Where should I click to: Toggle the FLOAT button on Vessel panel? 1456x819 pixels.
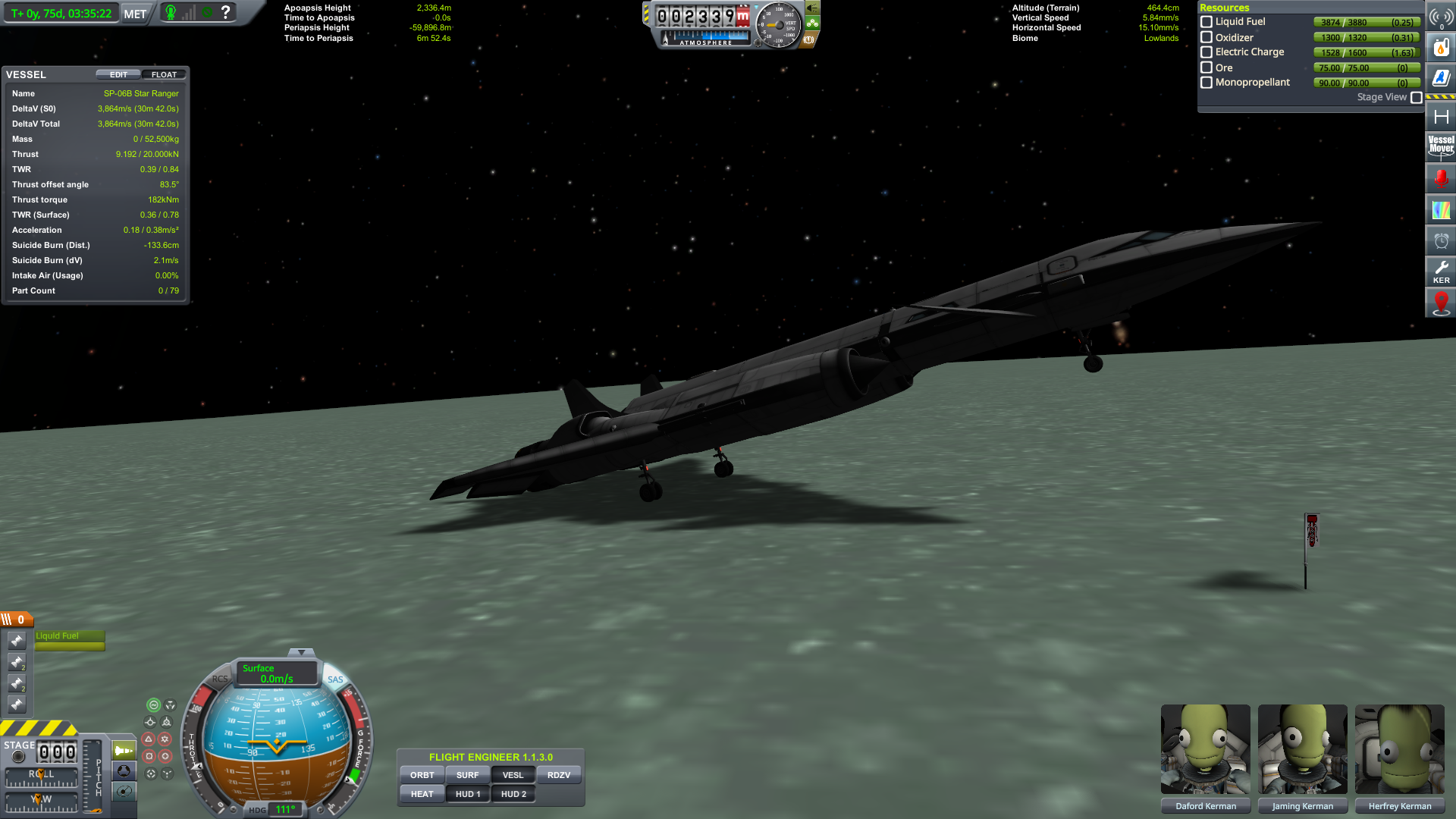coord(164,74)
